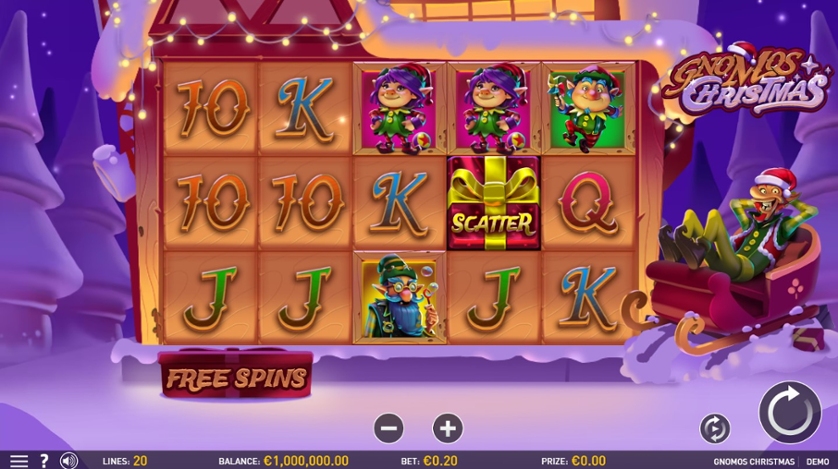The width and height of the screenshot is (838, 469).
Task: Open the help question mark
Action: coord(44,460)
